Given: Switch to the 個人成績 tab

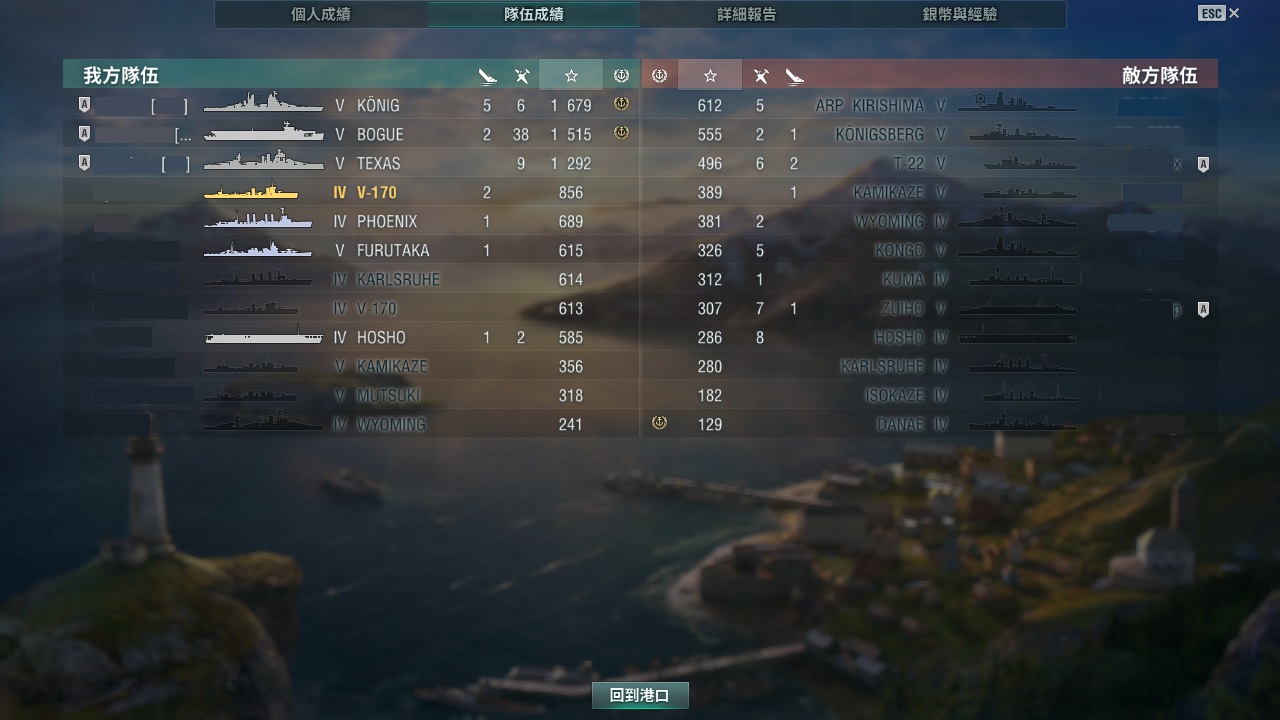Looking at the screenshot, I should [321, 15].
